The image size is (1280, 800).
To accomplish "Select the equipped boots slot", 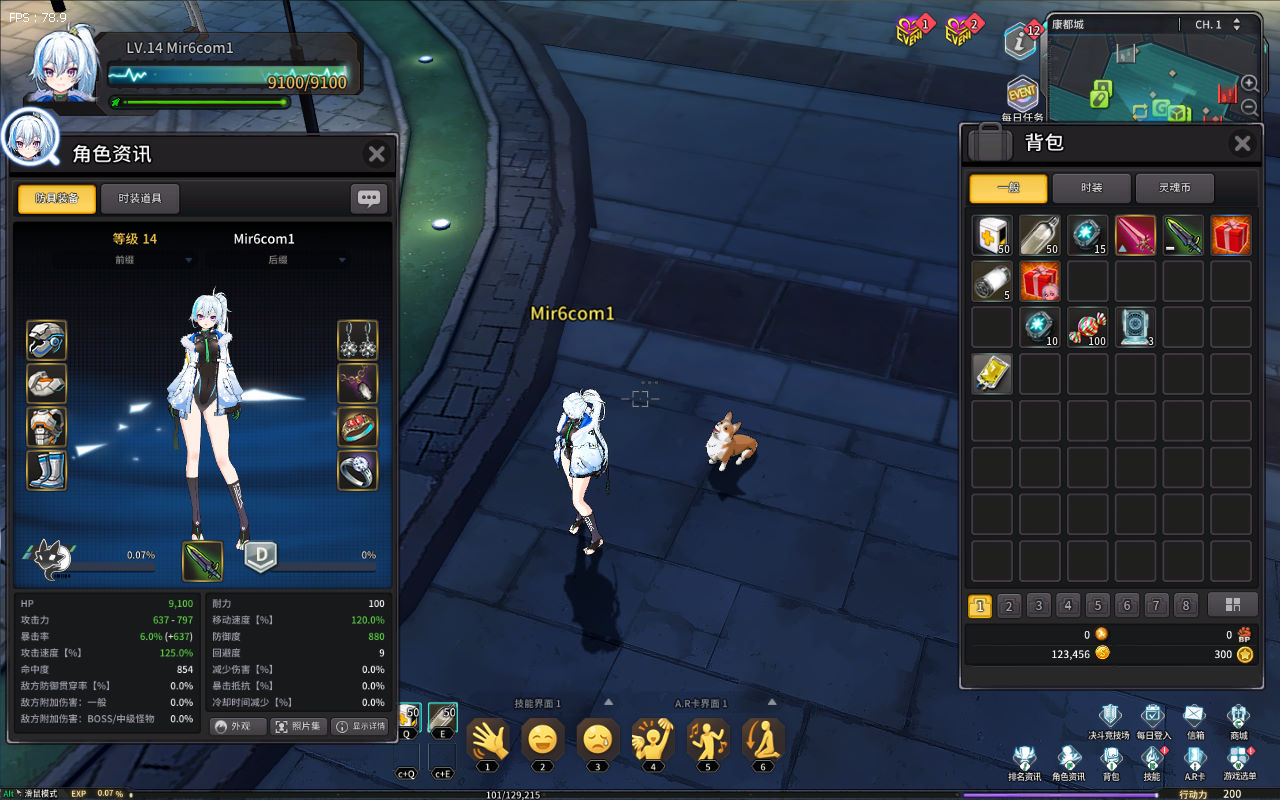I will click(47, 470).
